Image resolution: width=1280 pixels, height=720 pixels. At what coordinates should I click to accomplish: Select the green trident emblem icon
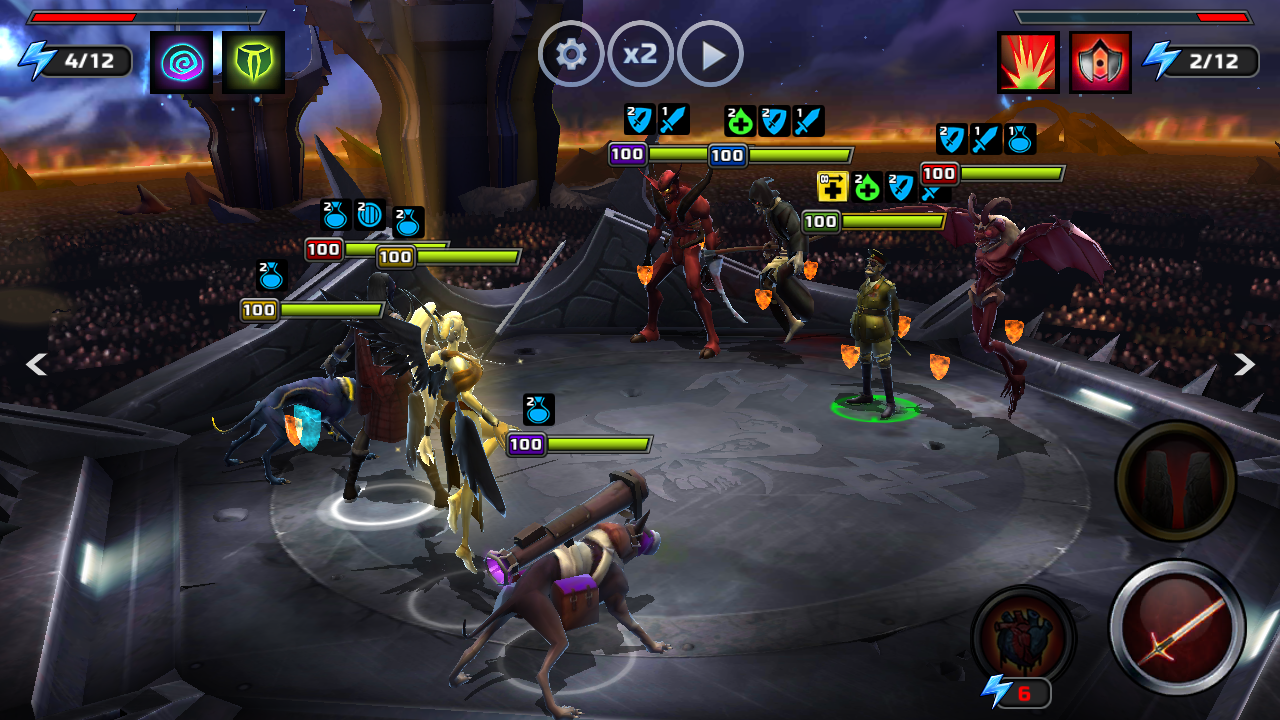point(253,62)
